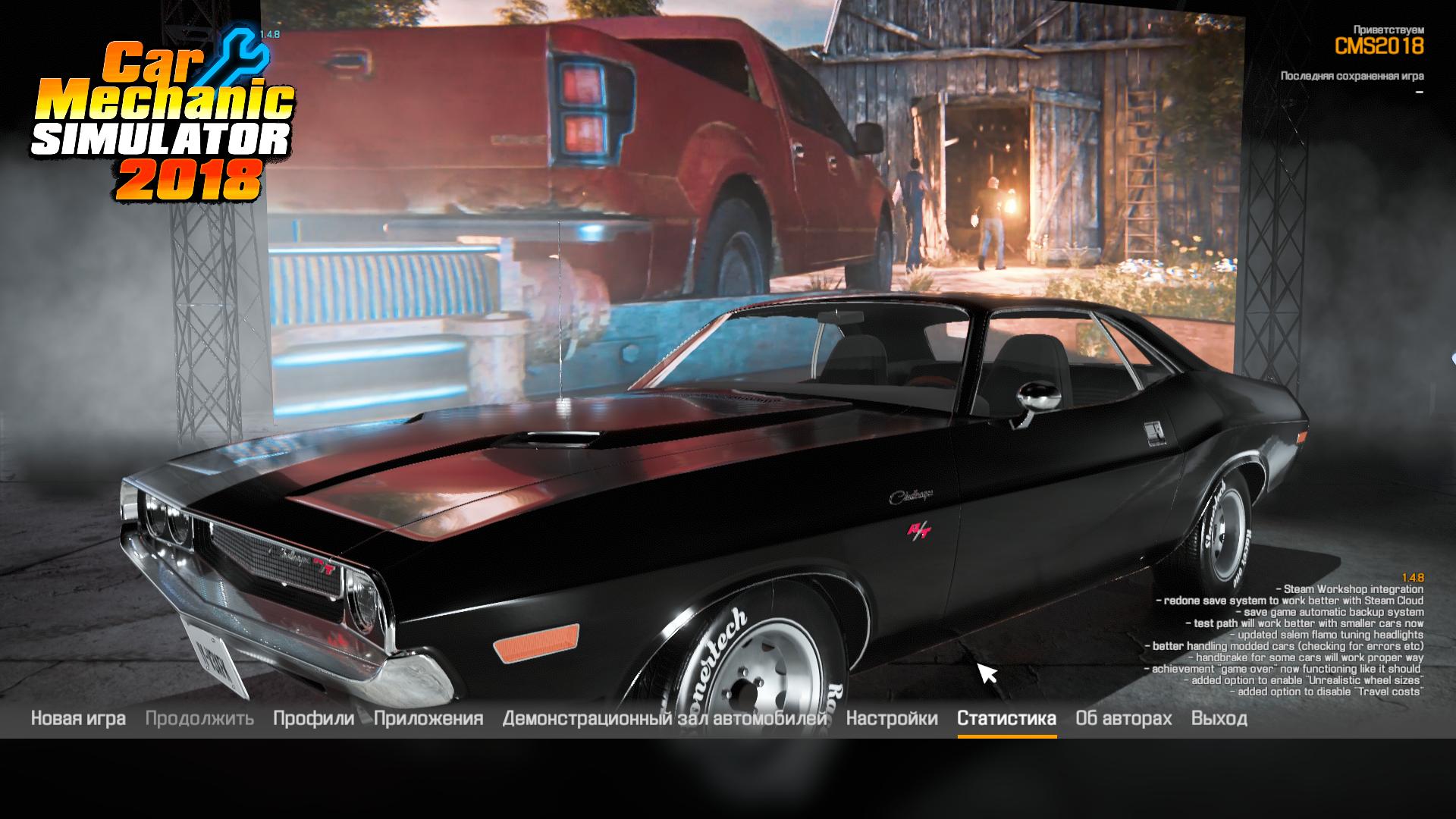Image resolution: width=1456 pixels, height=819 pixels.
Task: Start a new game via Новая игра
Action: (78, 718)
